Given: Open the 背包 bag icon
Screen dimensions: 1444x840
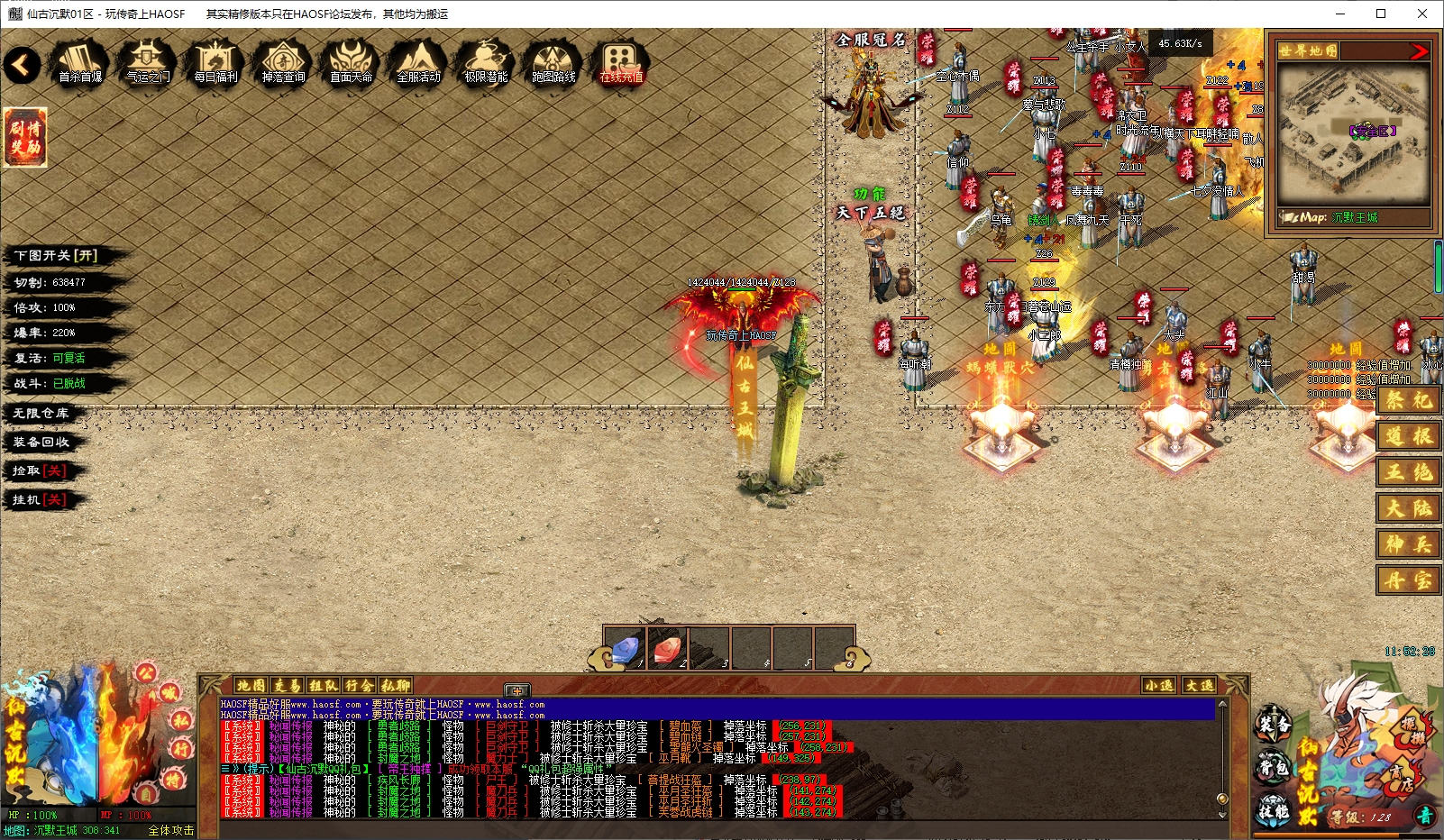Looking at the screenshot, I should coord(1274,768).
